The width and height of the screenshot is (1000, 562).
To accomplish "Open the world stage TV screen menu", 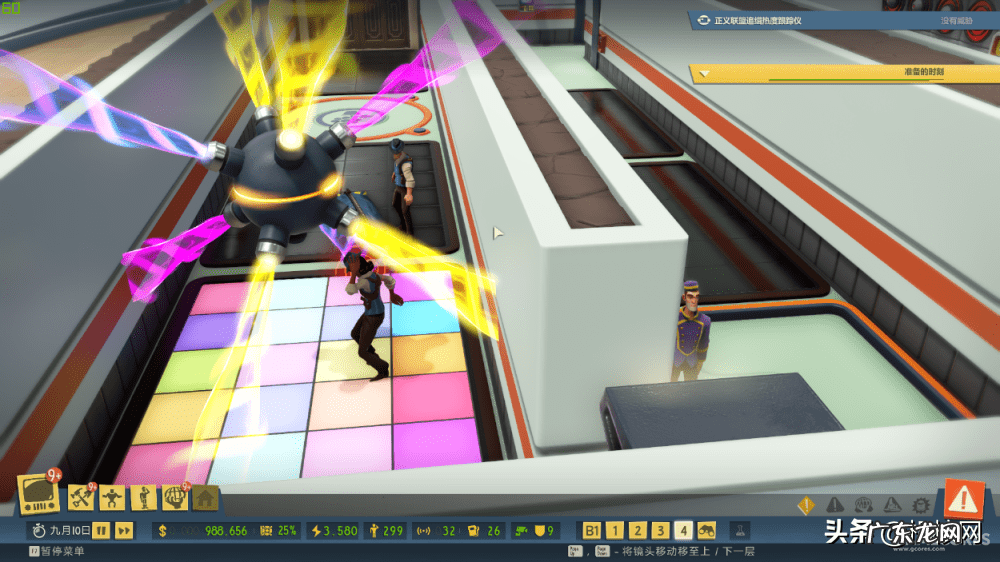I will pyautogui.click(x=40, y=492).
